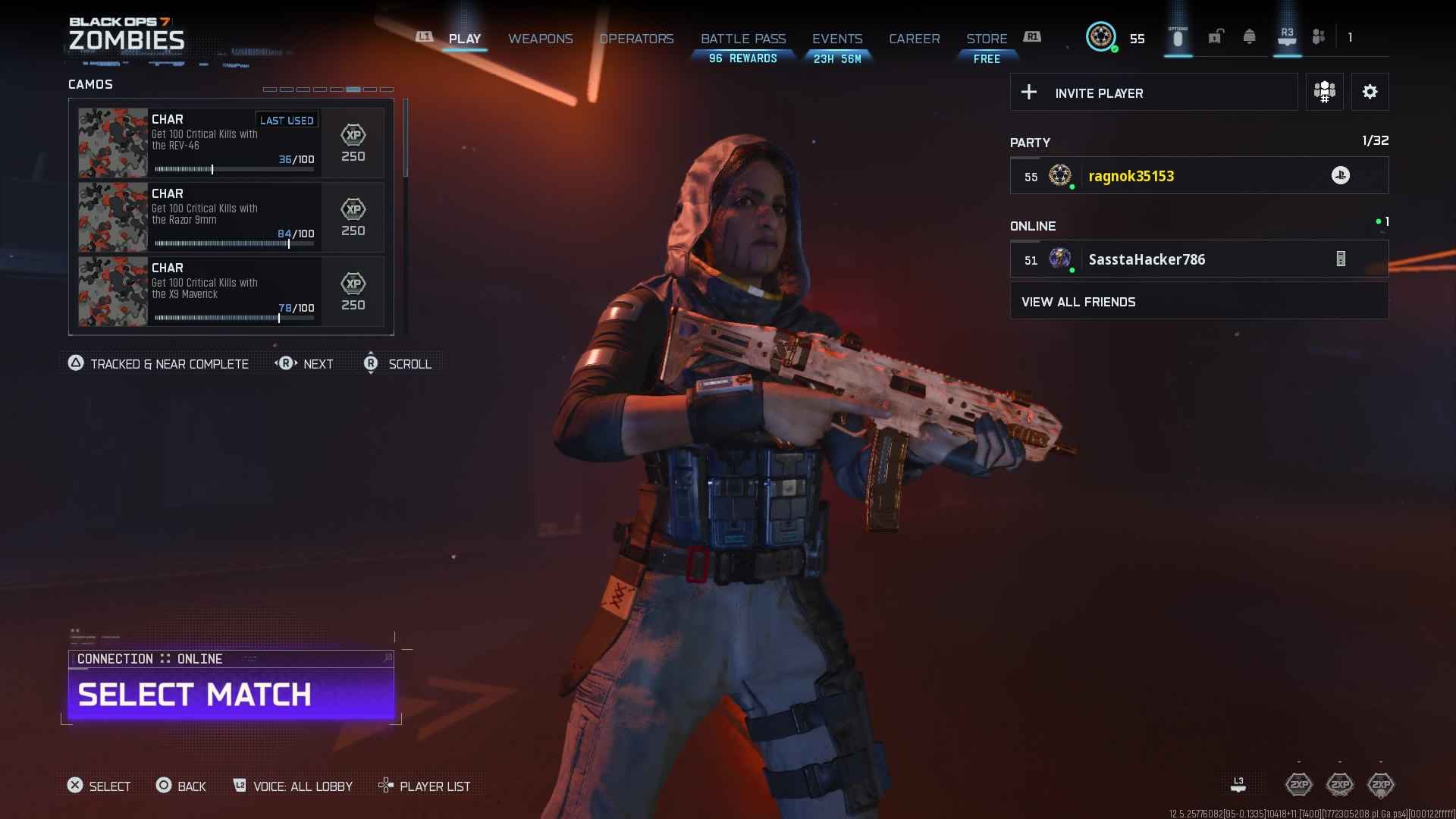Pick the X9 Maverick Char camo challenge
1456x819 pixels.
click(231, 291)
